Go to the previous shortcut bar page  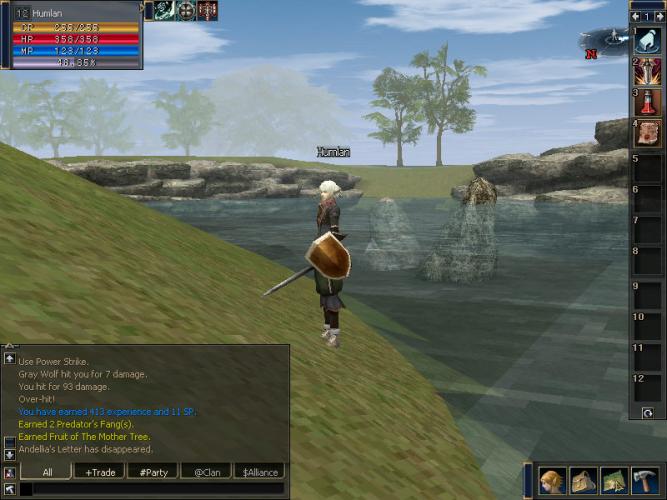(x=634, y=16)
